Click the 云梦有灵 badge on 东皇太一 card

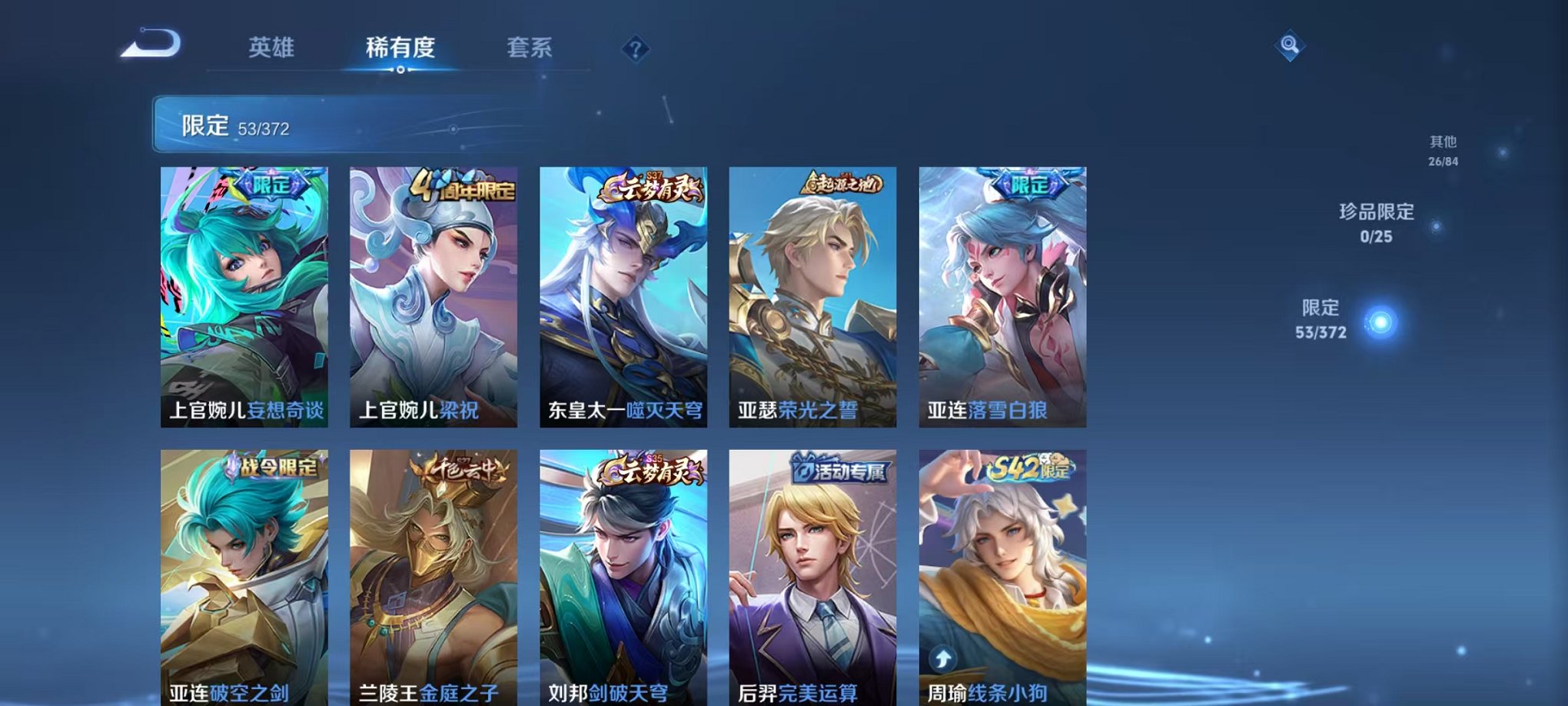click(653, 186)
